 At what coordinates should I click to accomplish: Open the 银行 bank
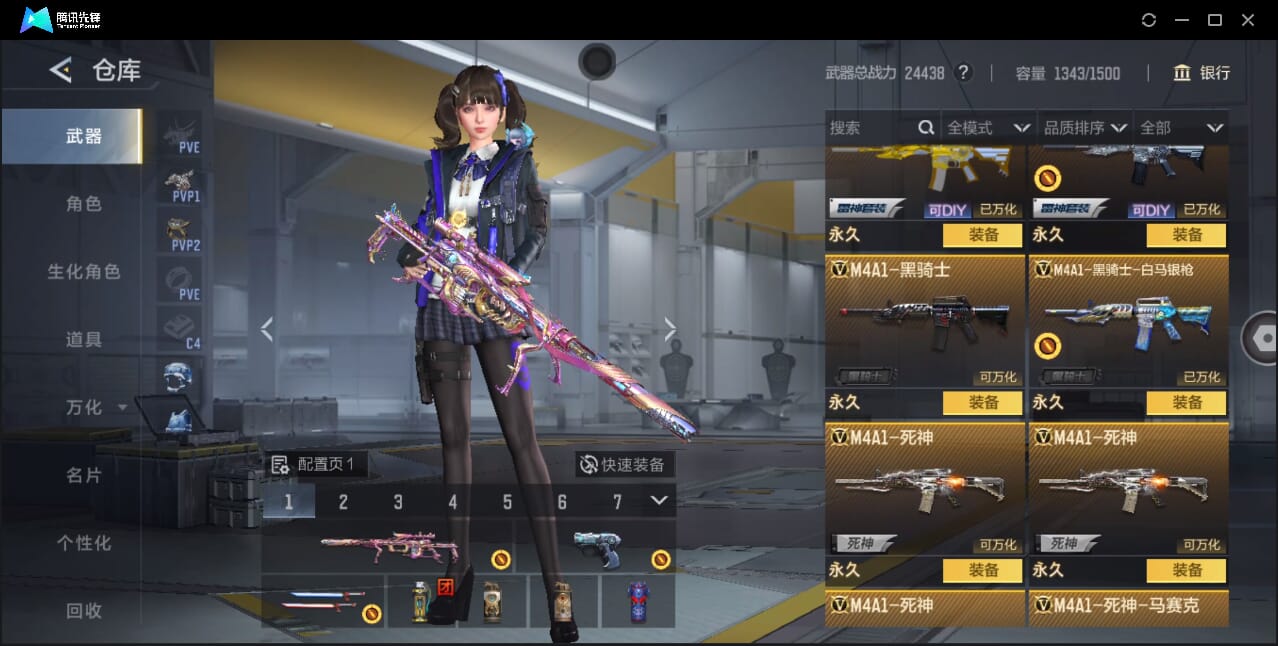coord(1202,73)
